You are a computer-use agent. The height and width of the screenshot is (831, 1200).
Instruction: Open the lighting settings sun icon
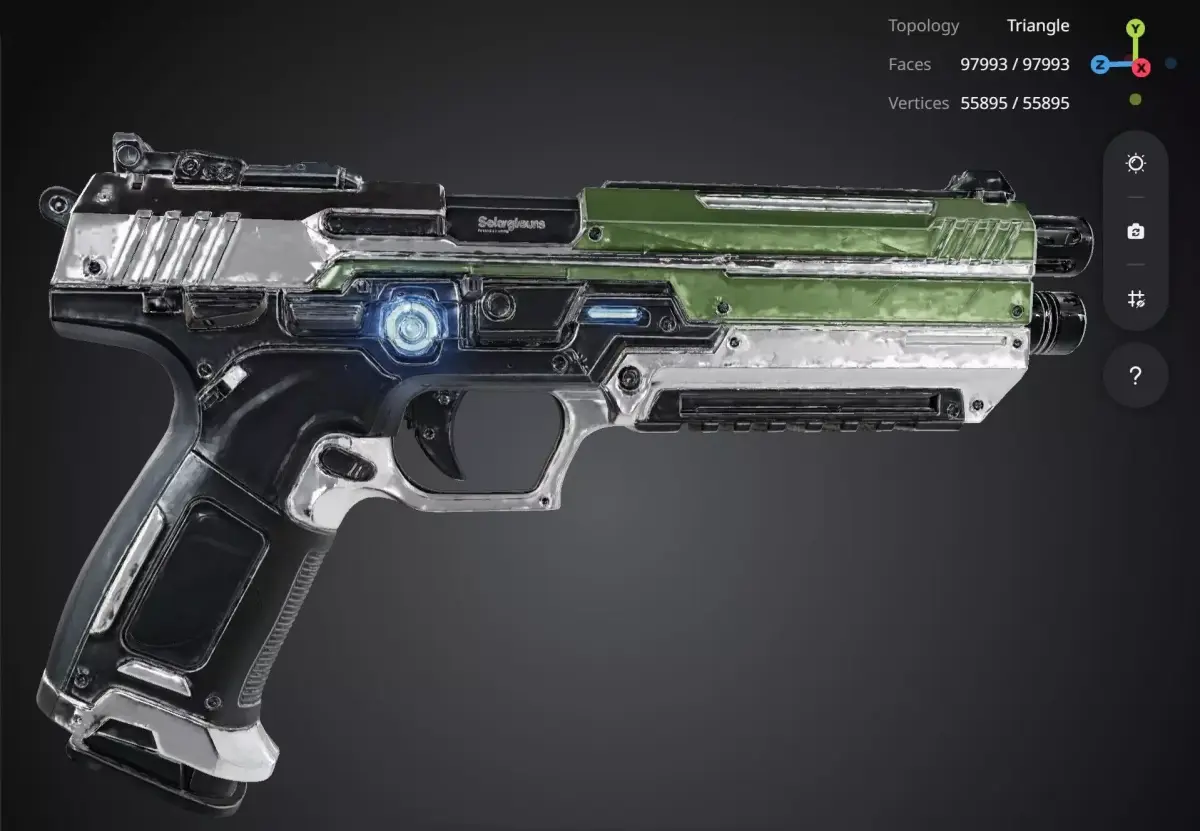[1135, 164]
